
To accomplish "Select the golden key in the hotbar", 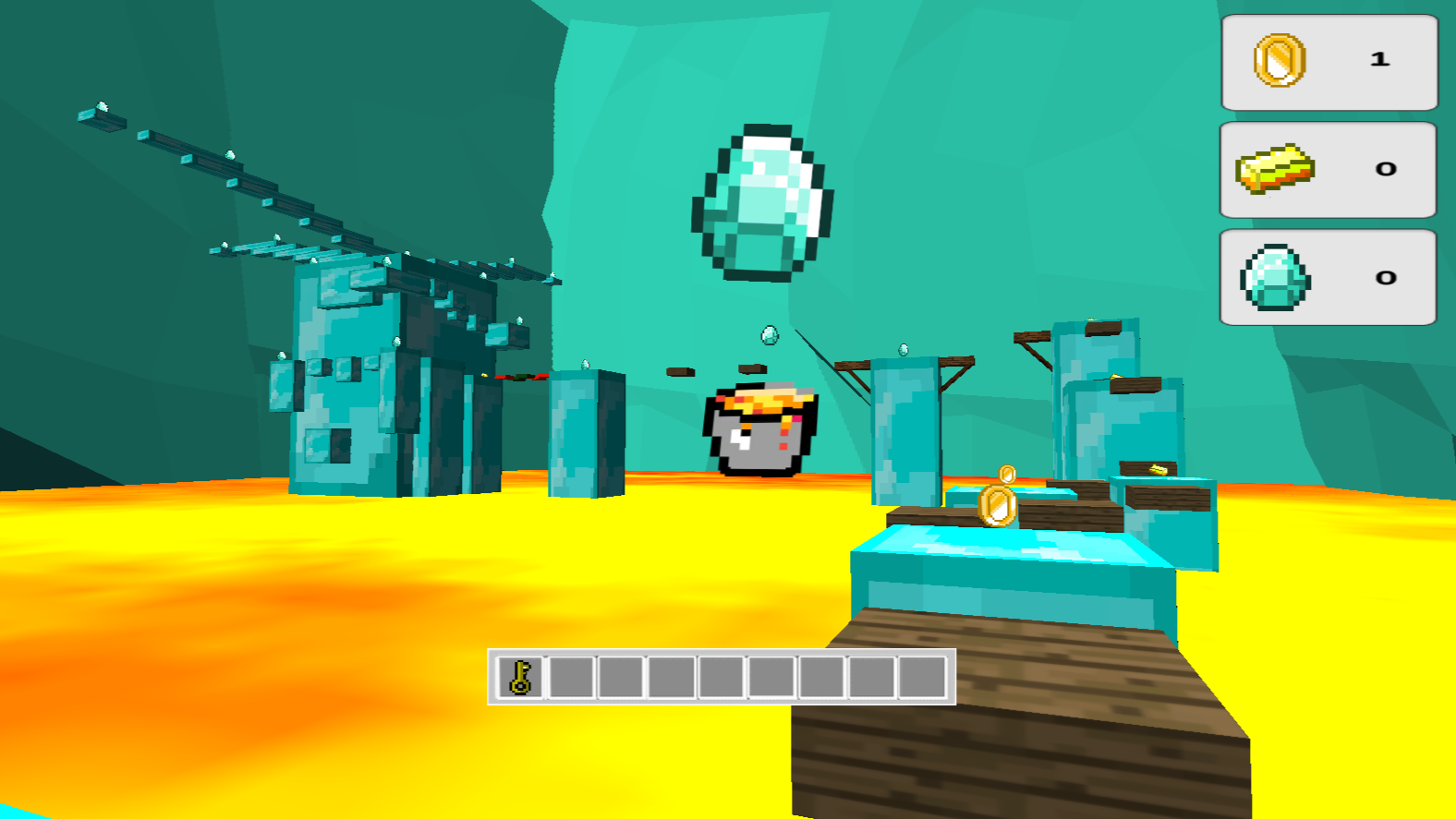I will point(522,678).
